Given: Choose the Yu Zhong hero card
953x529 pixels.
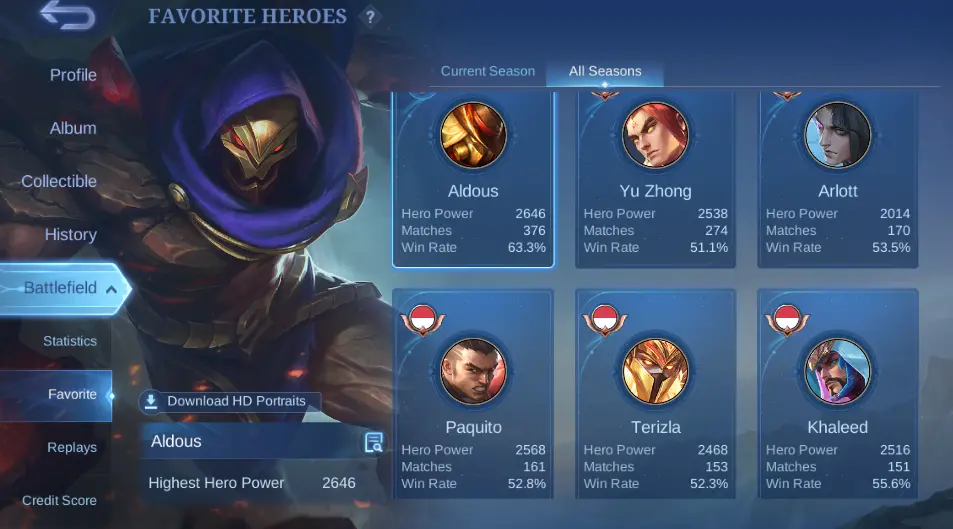Looking at the screenshot, I should 655,180.
